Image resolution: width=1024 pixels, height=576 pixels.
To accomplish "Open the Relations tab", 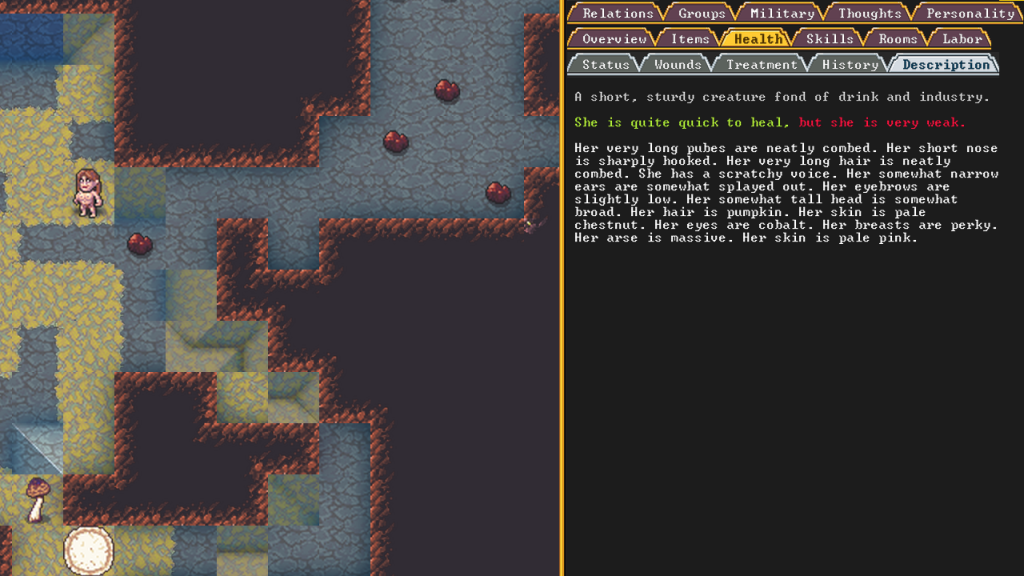I will (x=617, y=13).
